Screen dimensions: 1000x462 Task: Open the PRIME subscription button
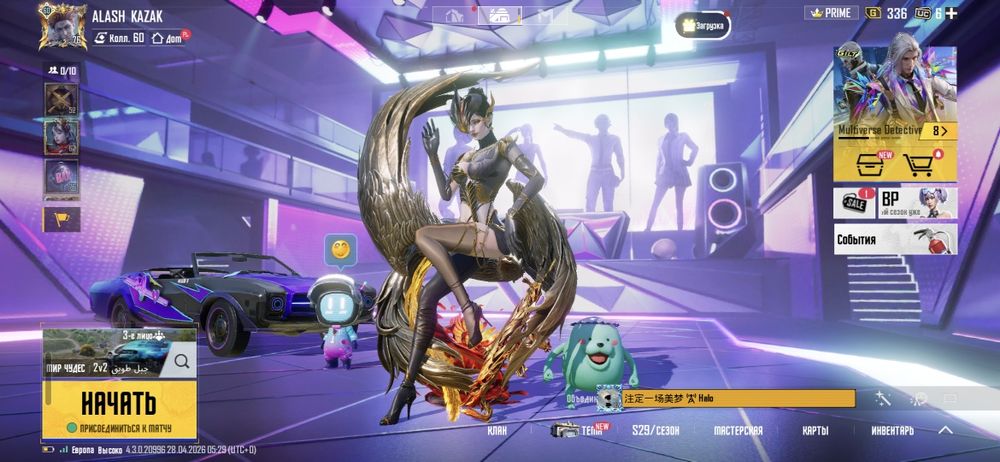click(831, 13)
